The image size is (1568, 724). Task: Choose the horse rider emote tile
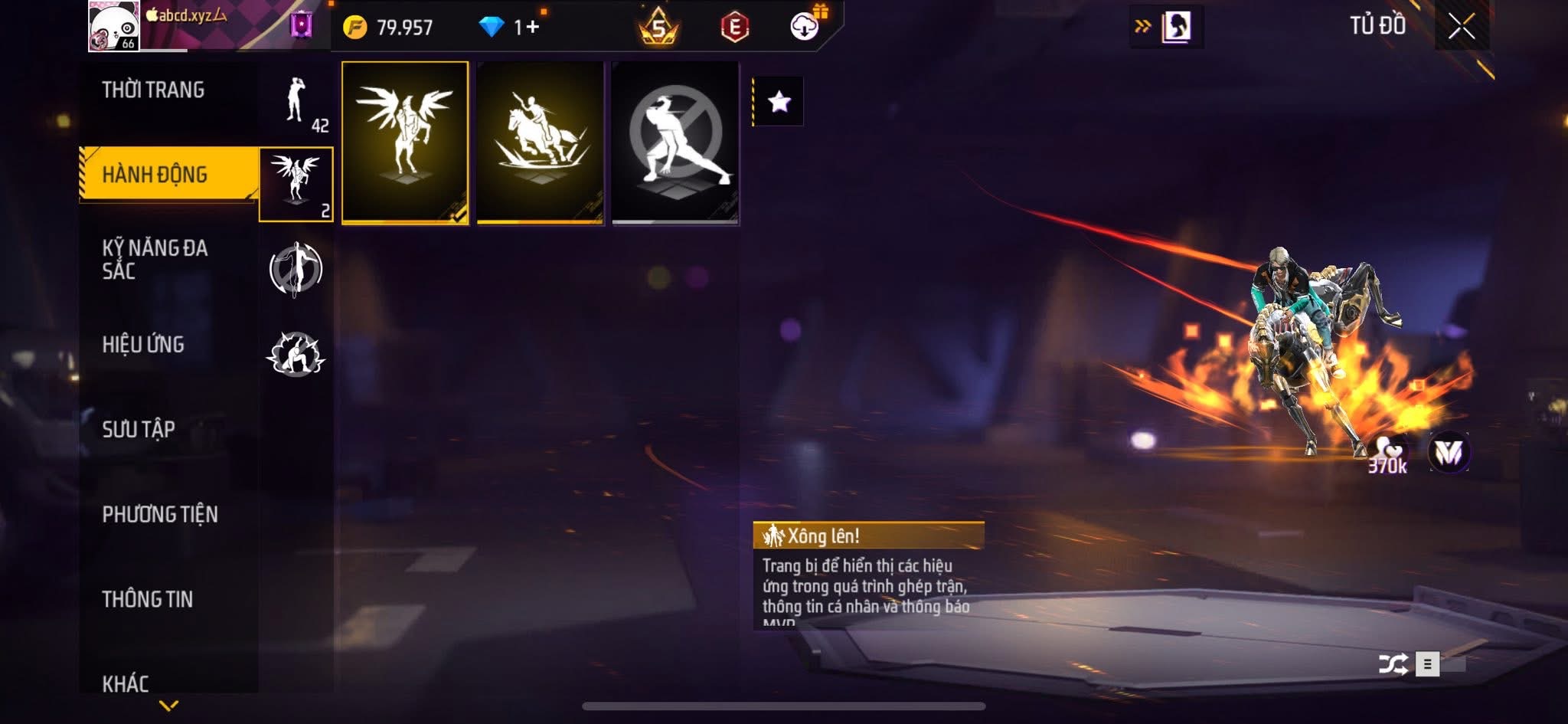pyautogui.click(x=541, y=143)
